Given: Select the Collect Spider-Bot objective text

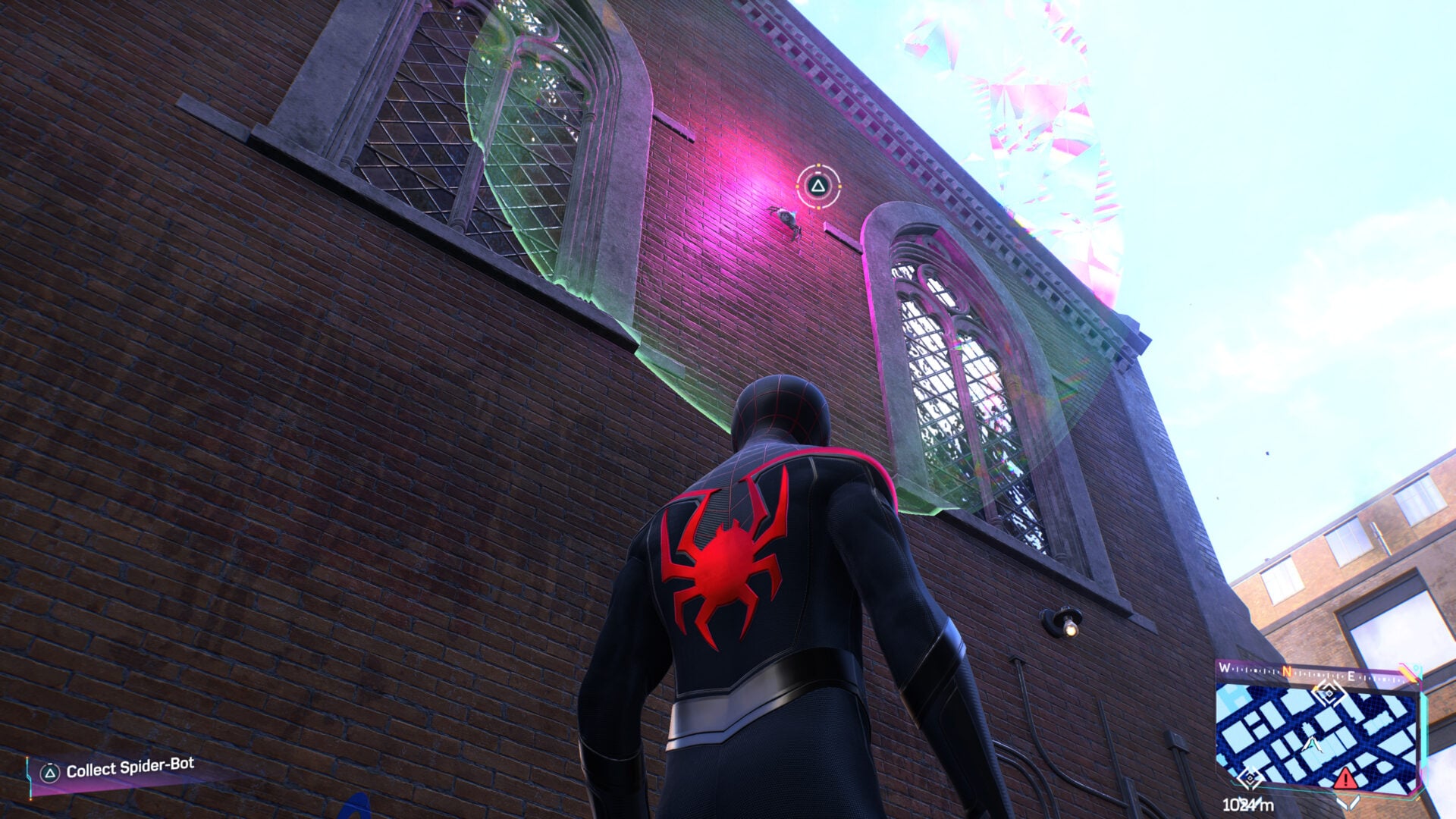Looking at the screenshot, I should pyautogui.click(x=130, y=767).
